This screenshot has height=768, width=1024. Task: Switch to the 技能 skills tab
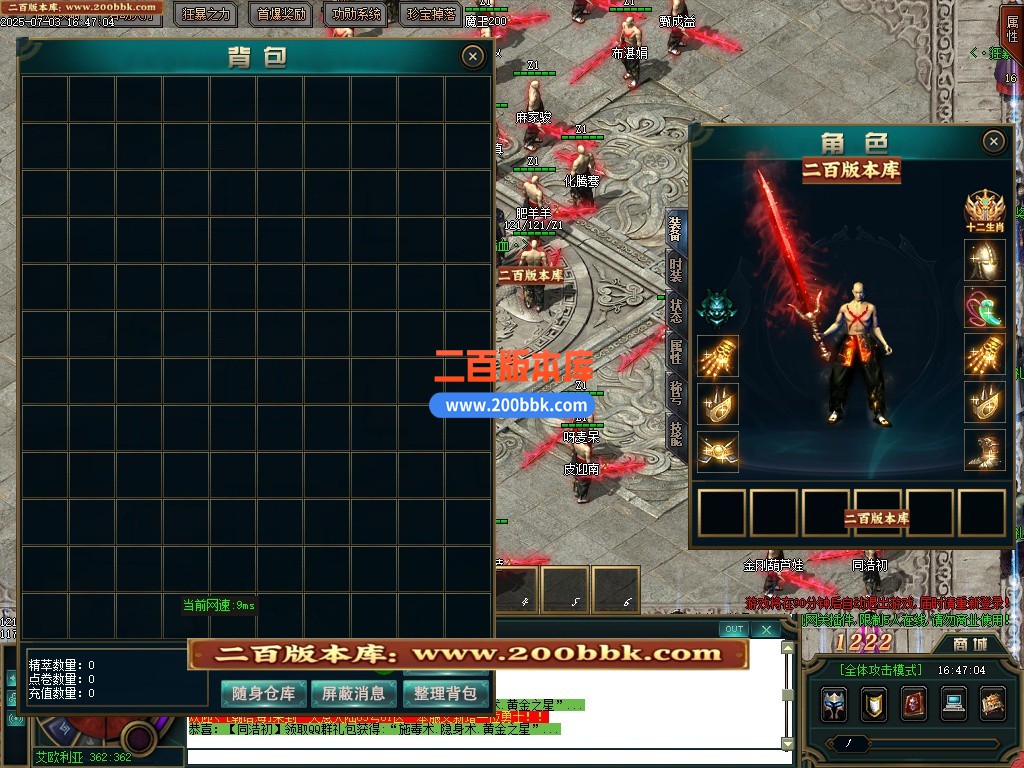pos(676,432)
